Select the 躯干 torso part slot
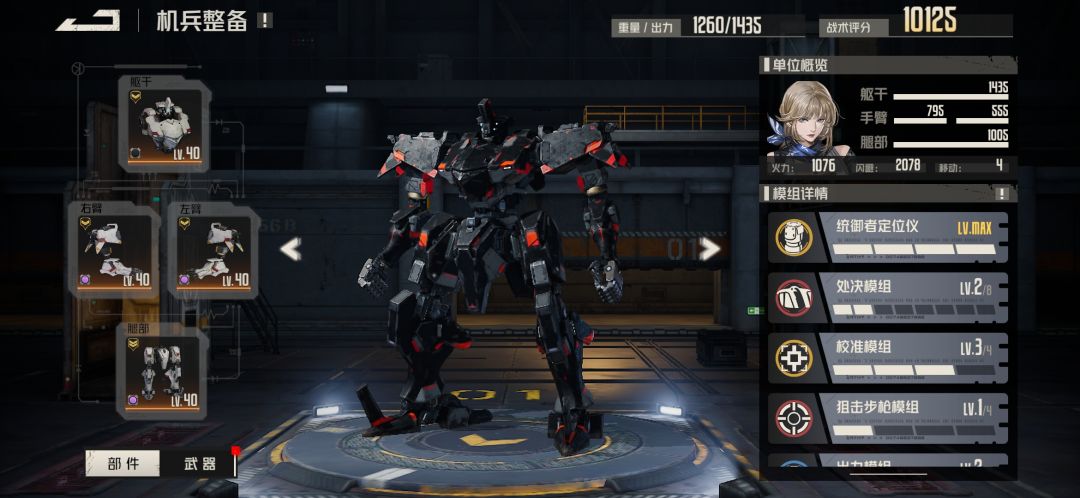 [x=163, y=122]
